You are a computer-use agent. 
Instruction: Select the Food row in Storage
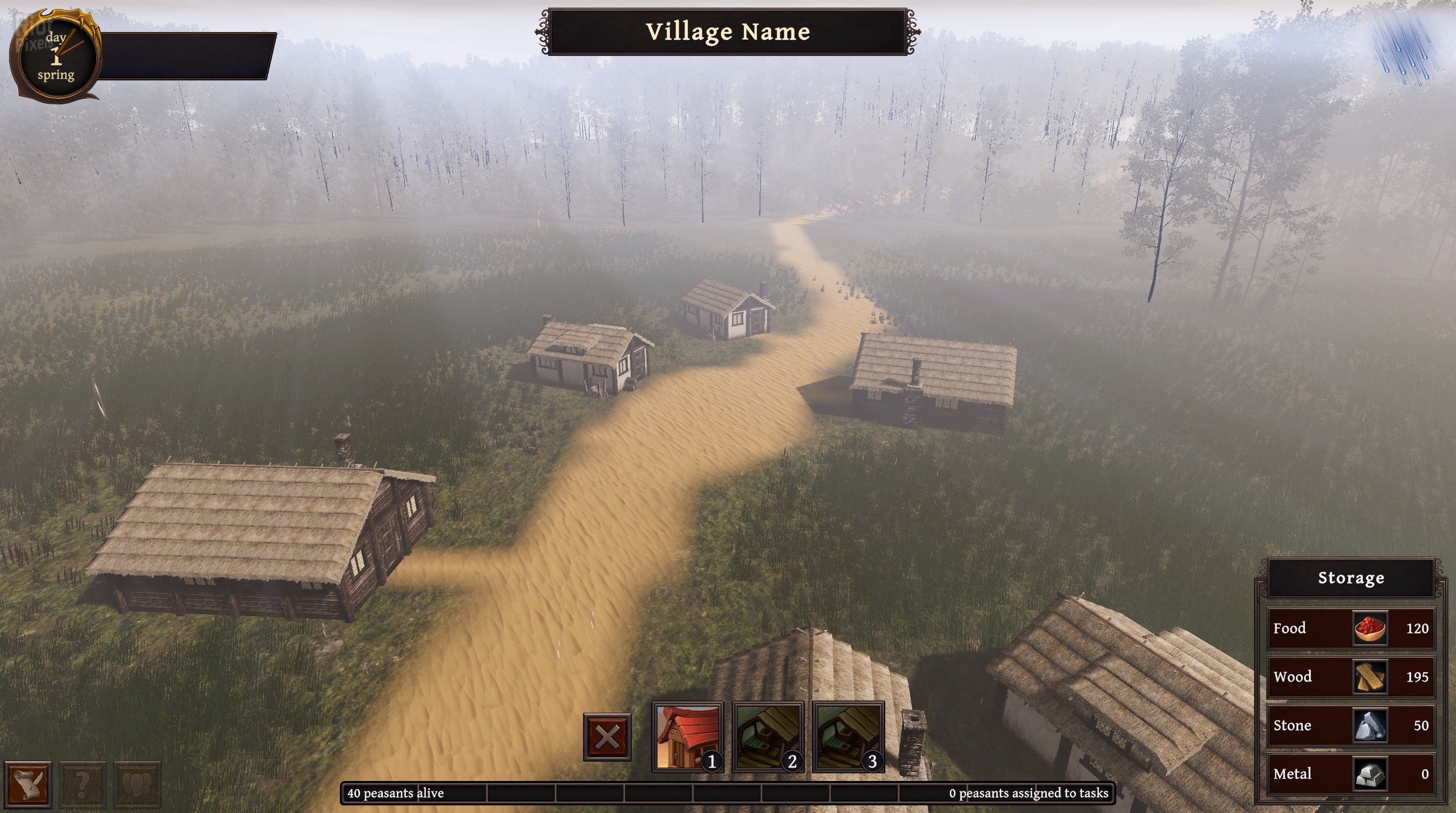click(1350, 628)
